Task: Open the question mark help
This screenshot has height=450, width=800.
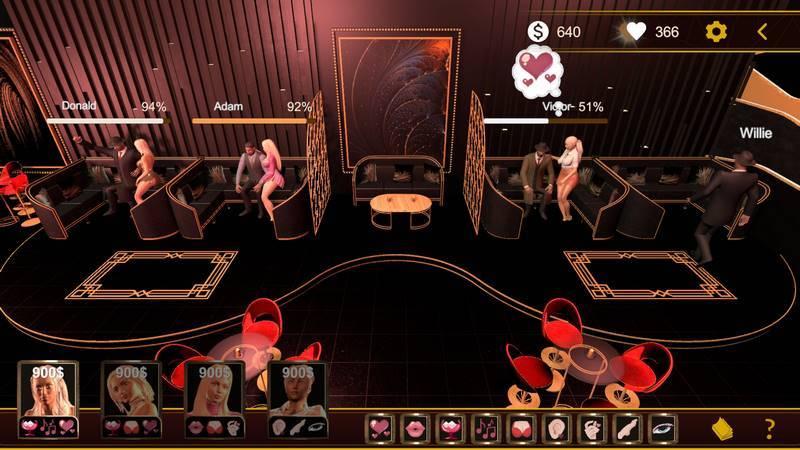Action: pos(769,428)
